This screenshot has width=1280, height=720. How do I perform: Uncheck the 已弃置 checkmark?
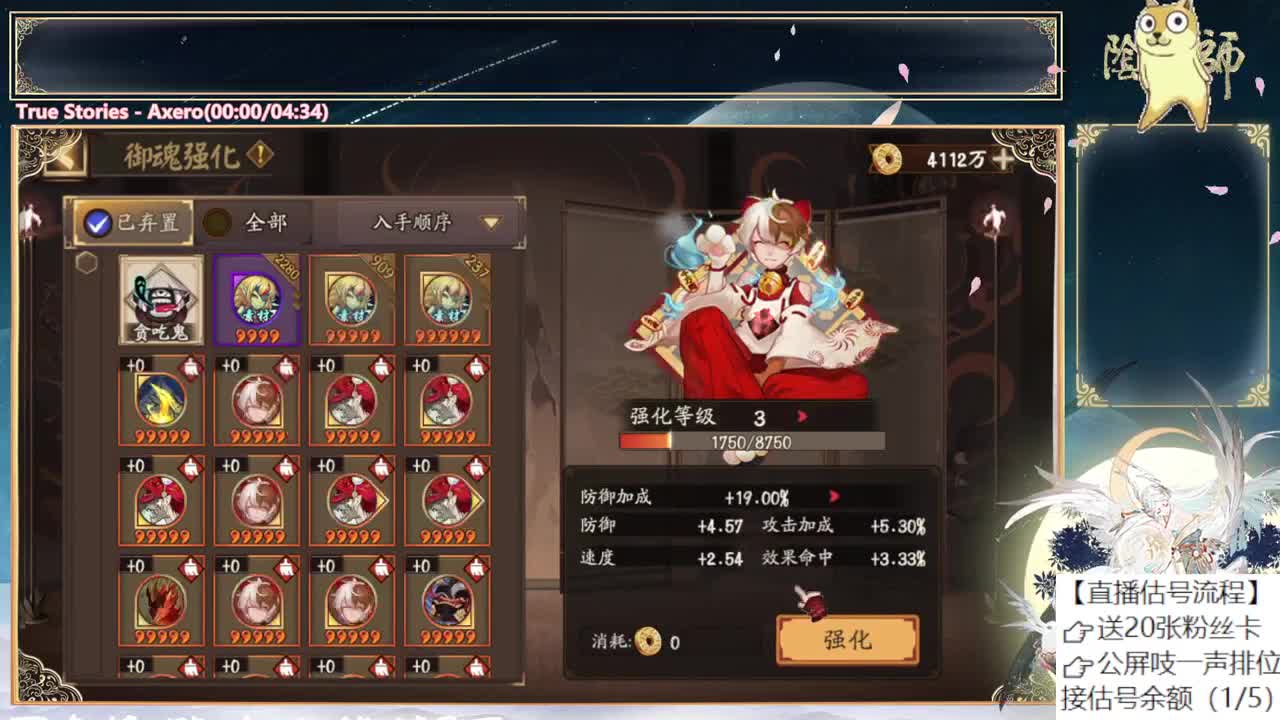coord(96,222)
